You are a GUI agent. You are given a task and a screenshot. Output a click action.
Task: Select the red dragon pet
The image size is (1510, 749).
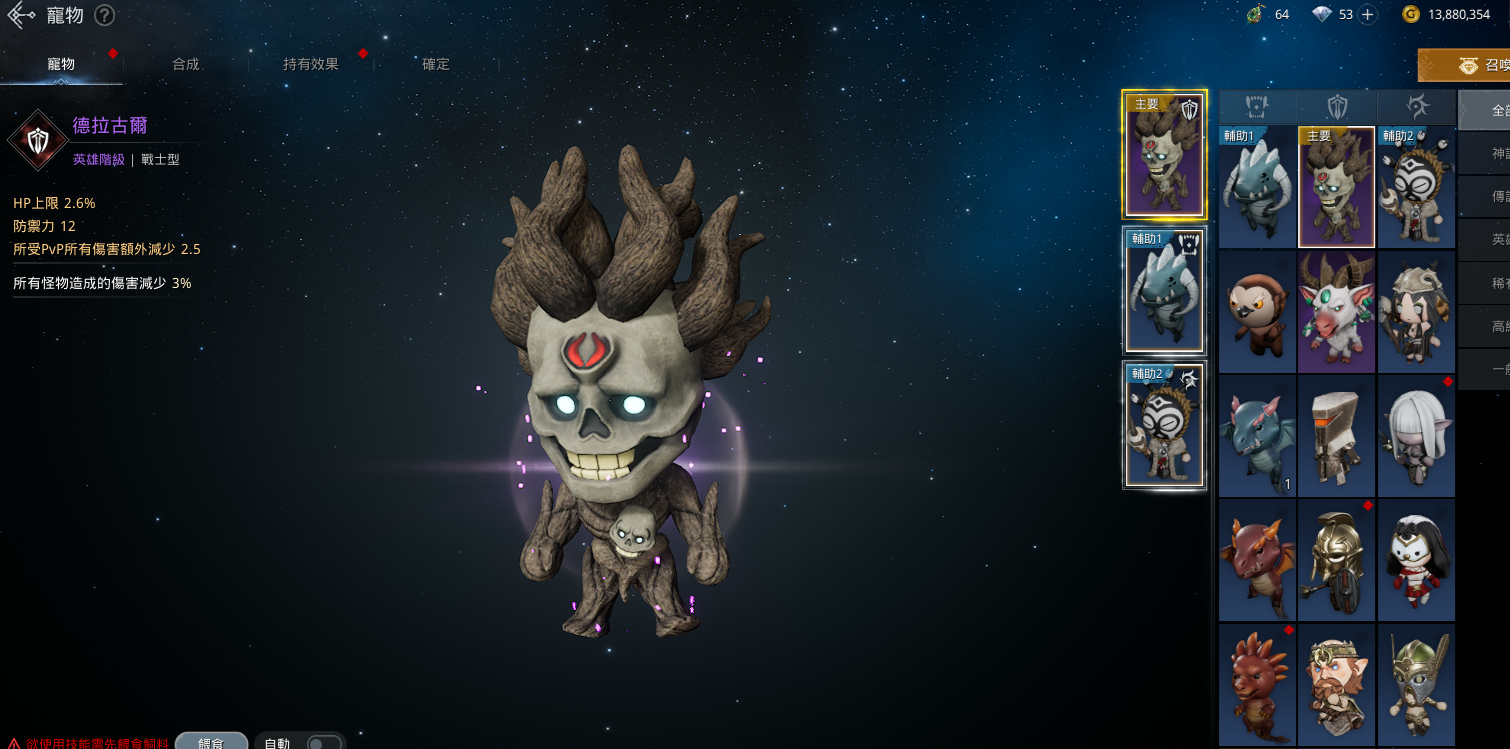(x=1257, y=560)
